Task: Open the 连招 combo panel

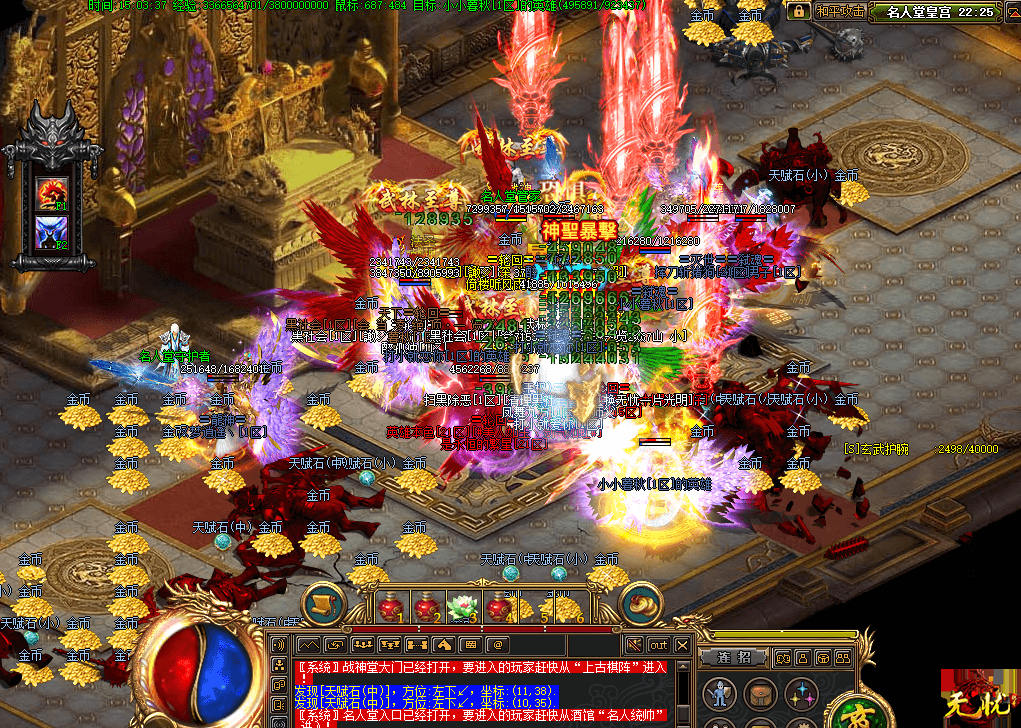Action: 735,657
